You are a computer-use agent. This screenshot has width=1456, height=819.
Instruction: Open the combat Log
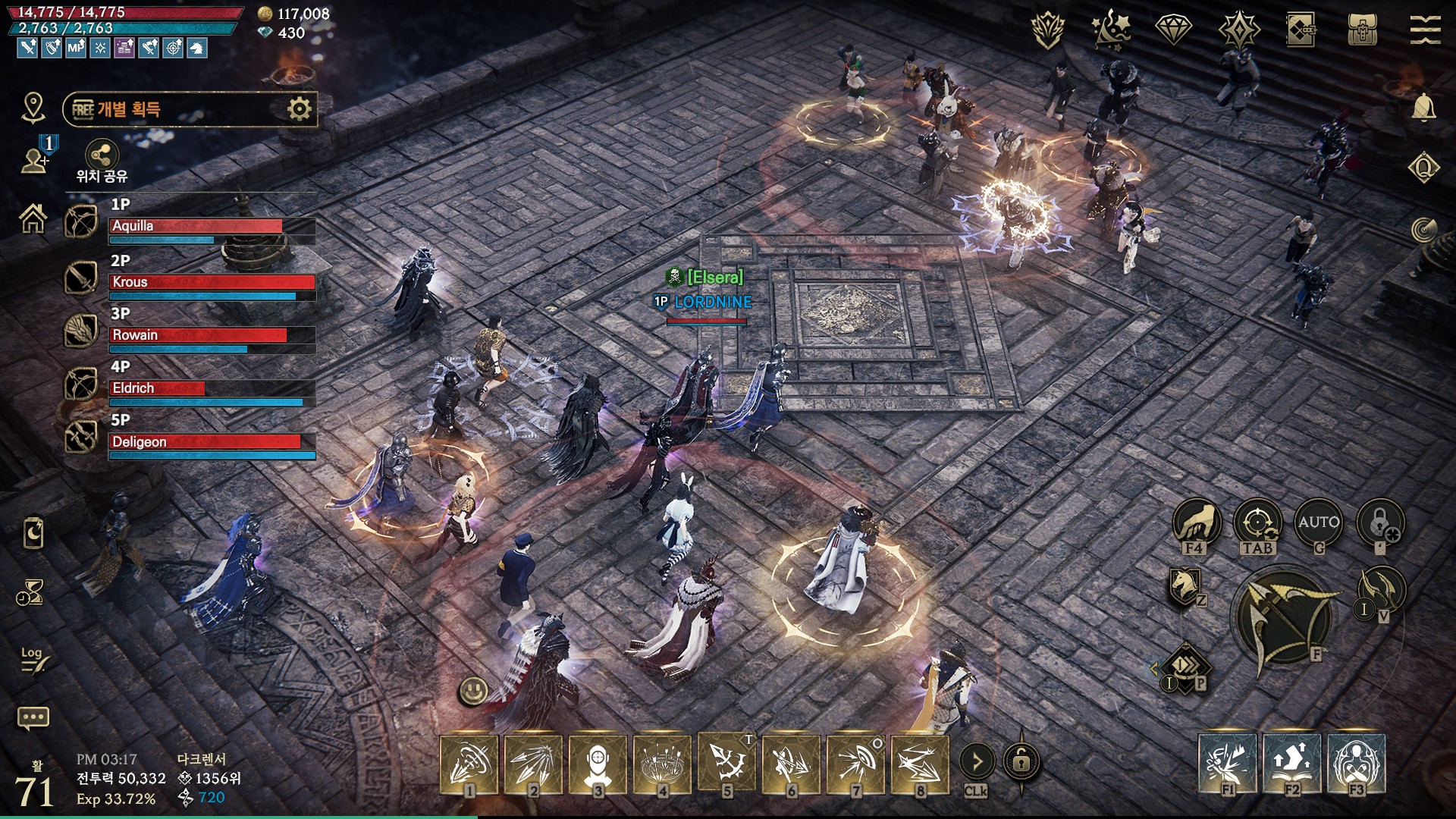coord(33,659)
